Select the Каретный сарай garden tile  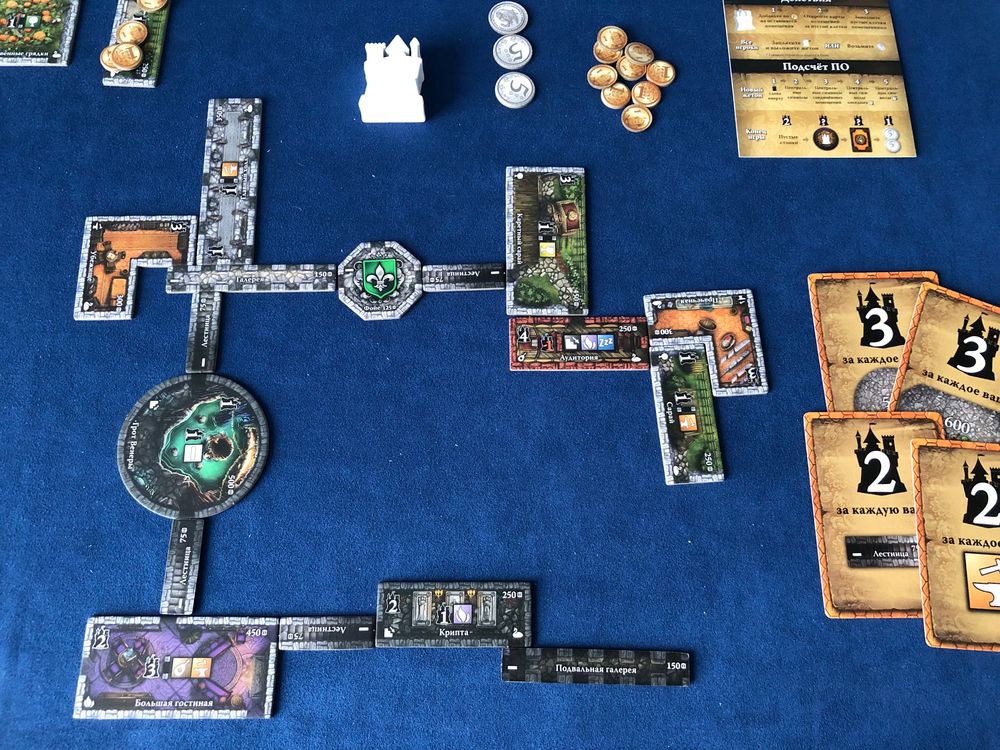click(x=546, y=238)
